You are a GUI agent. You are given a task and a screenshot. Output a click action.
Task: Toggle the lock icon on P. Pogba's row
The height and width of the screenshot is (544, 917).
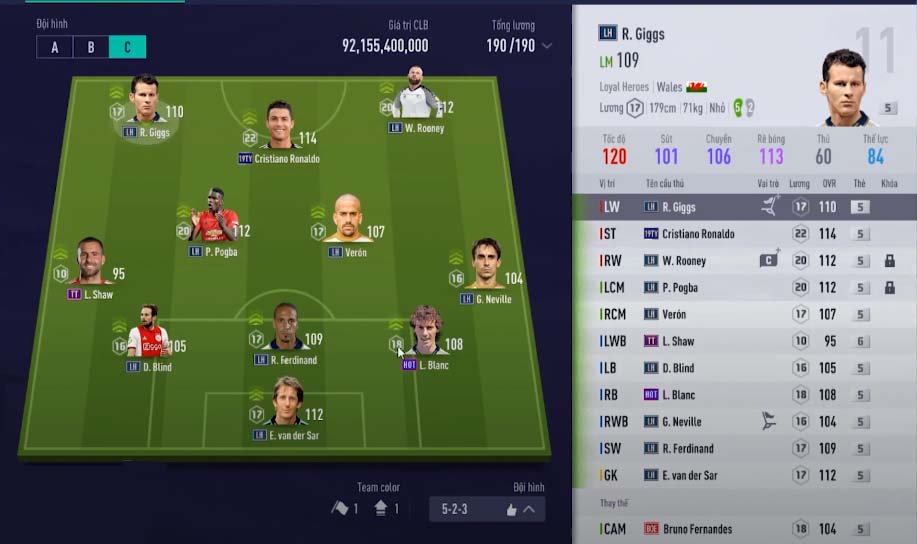pos(889,288)
